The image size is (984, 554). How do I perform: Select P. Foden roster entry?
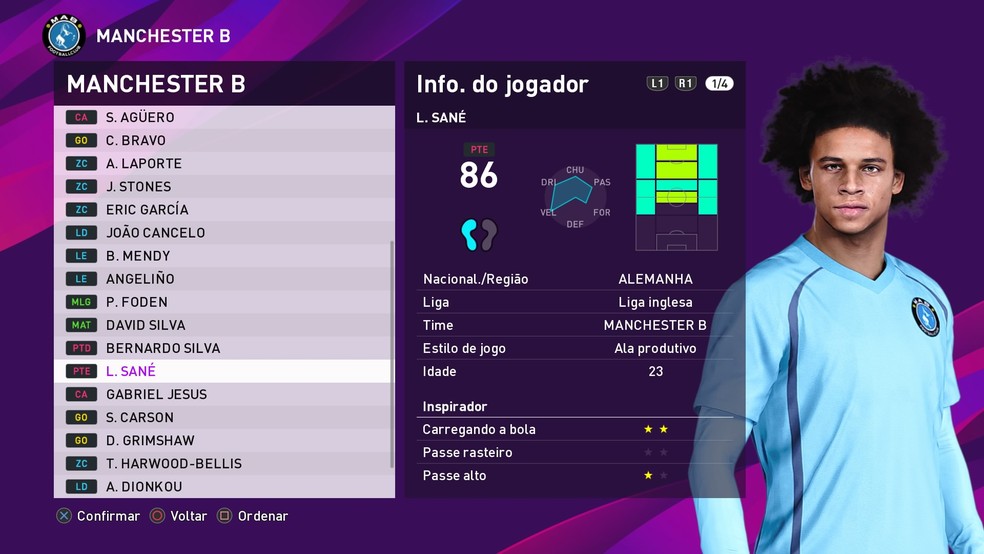pos(224,301)
